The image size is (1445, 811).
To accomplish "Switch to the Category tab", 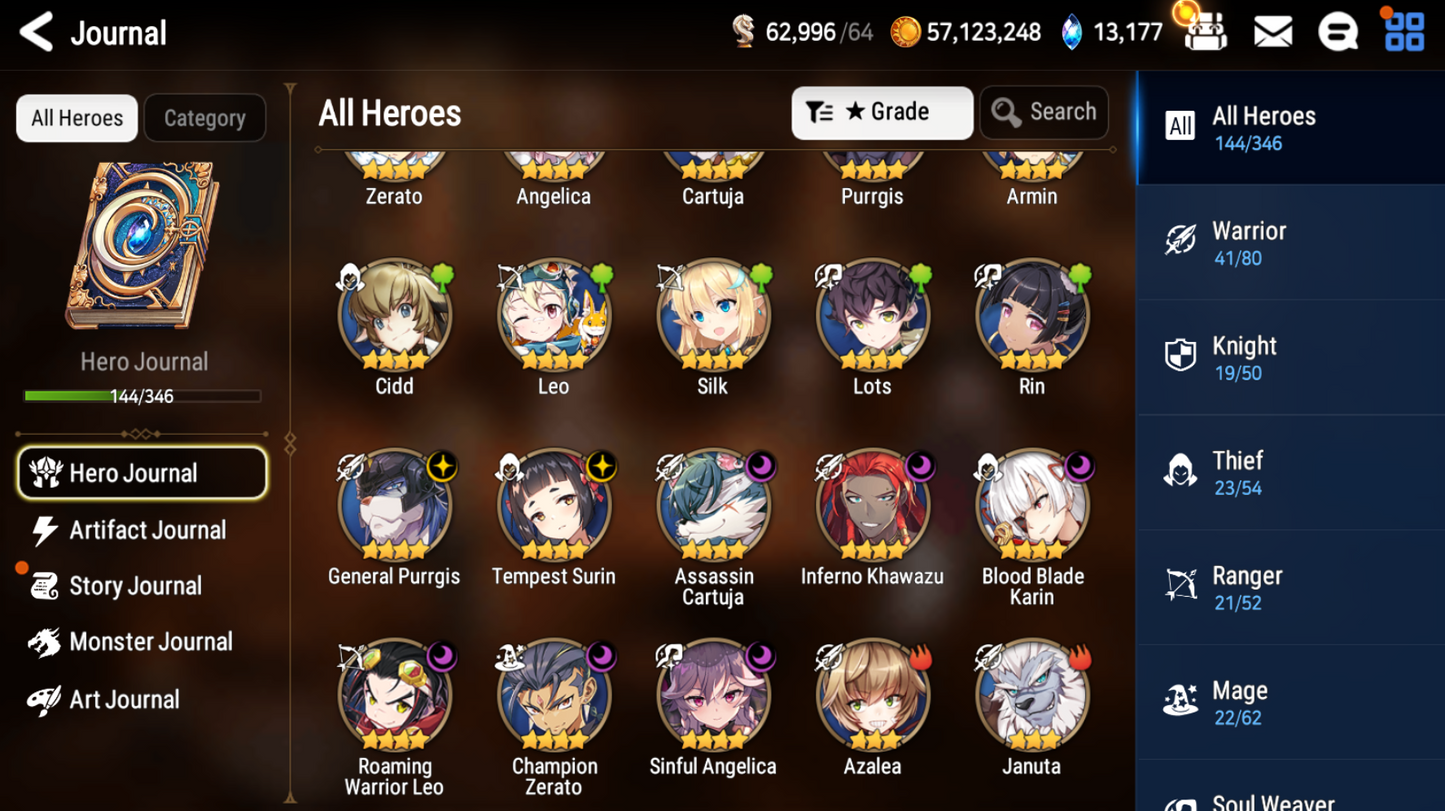I will pos(204,118).
